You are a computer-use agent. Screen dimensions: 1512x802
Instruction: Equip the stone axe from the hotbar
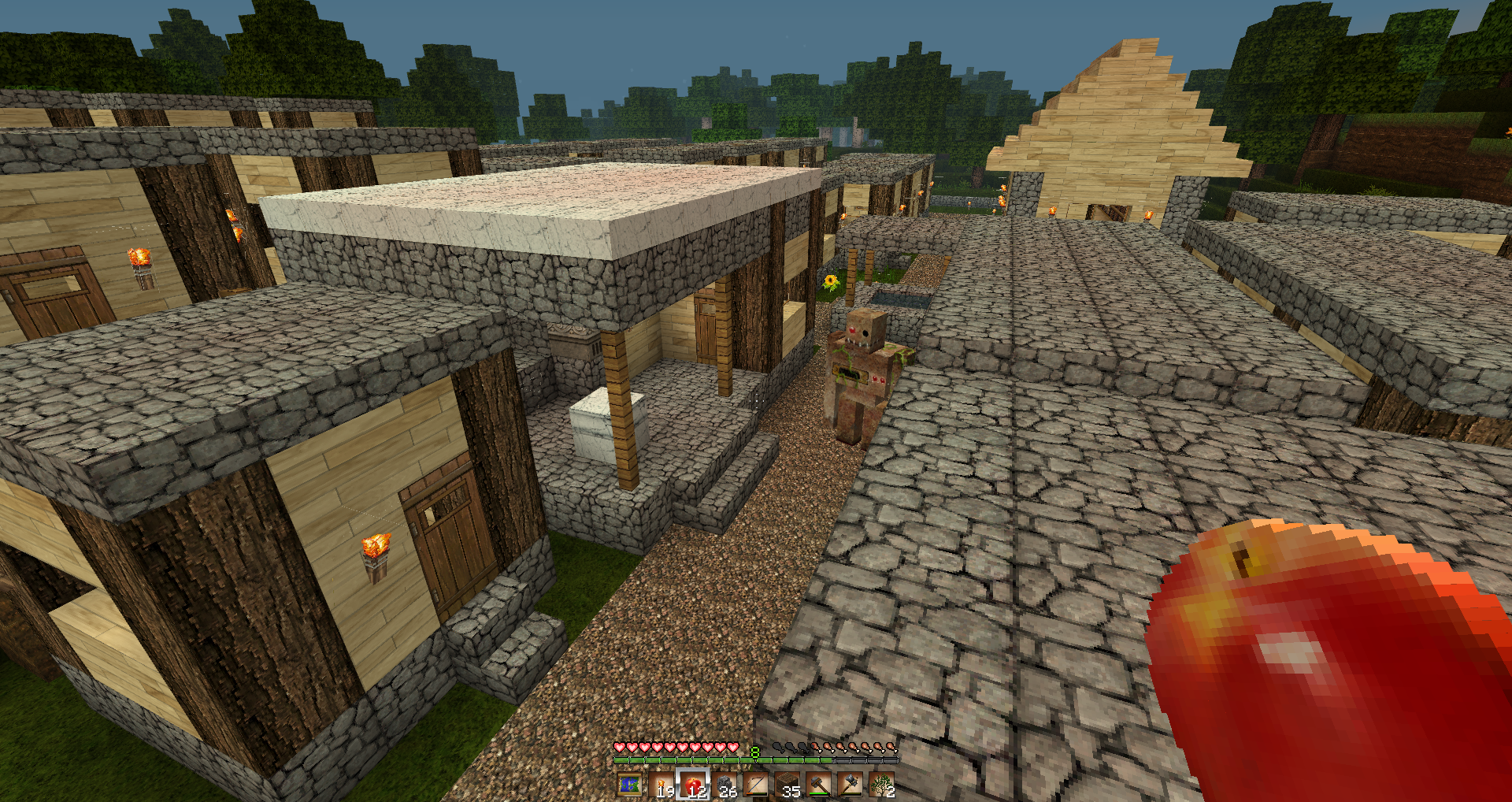(x=850, y=785)
